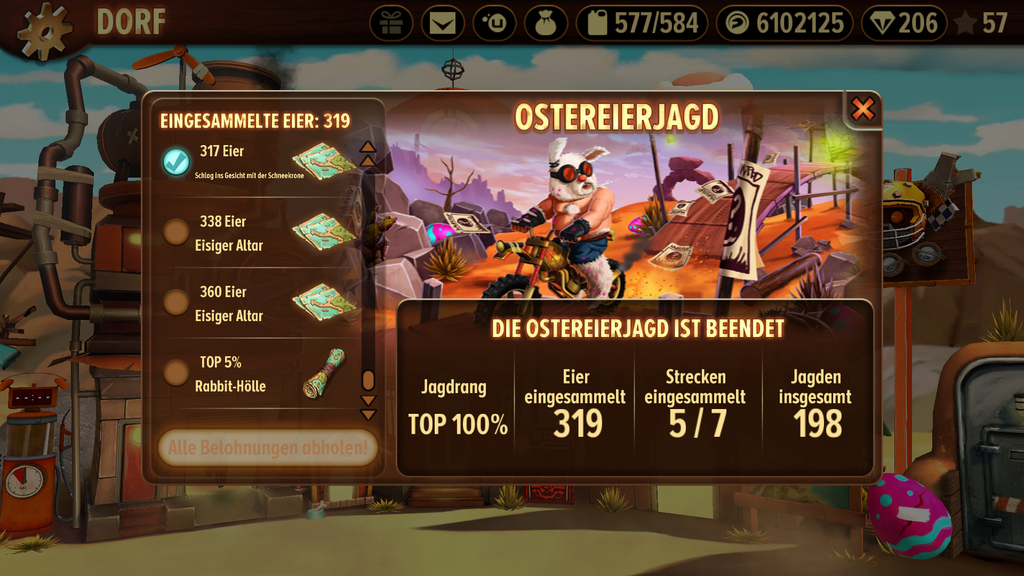Tap the diamond gems counter
Image resolution: width=1024 pixels, height=576 pixels.
(903, 23)
